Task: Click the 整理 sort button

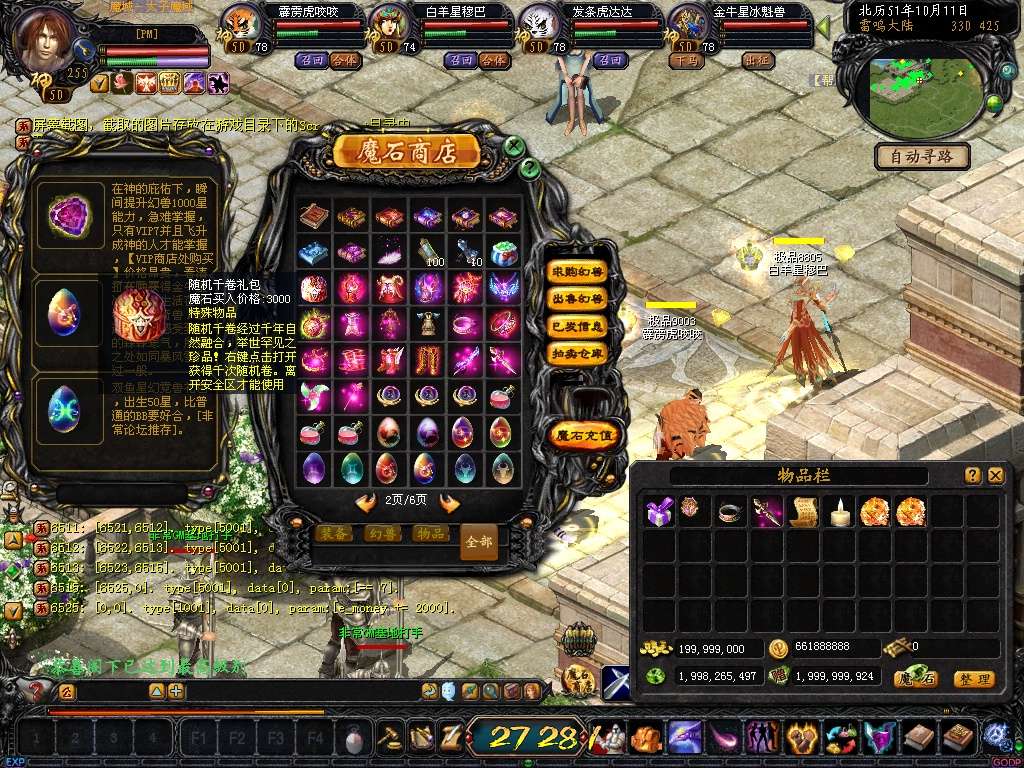Action: tap(973, 679)
